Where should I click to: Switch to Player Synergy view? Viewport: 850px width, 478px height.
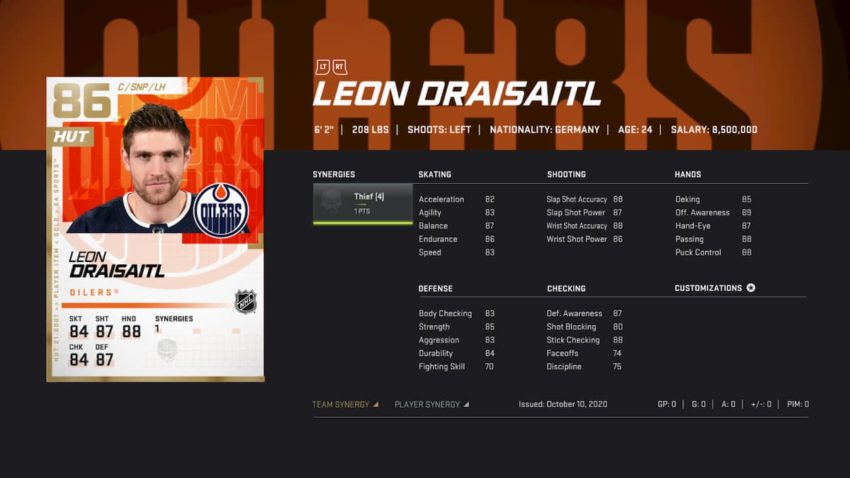[x=431, y=405]
